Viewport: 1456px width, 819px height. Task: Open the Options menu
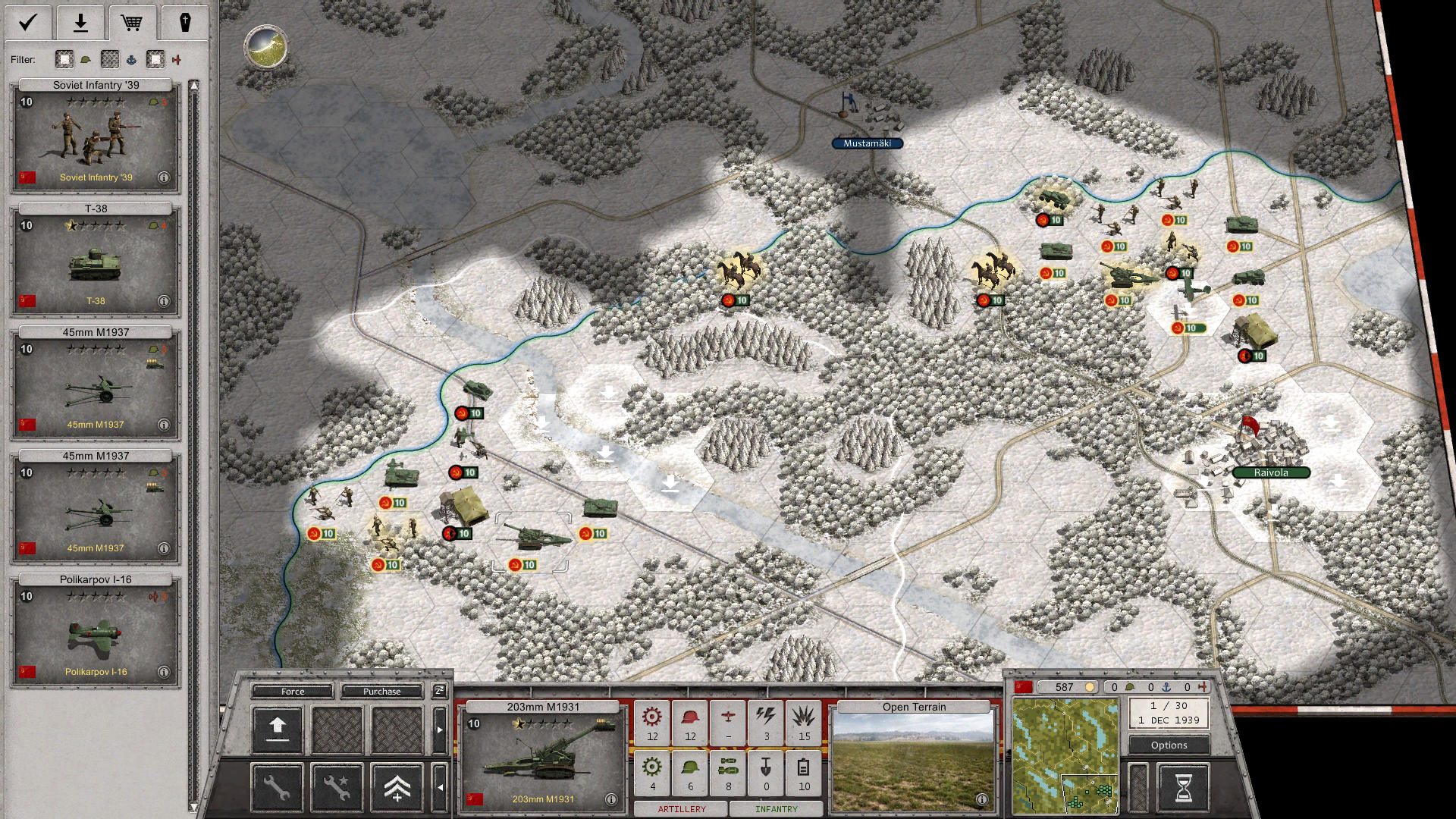(1169, 745)
